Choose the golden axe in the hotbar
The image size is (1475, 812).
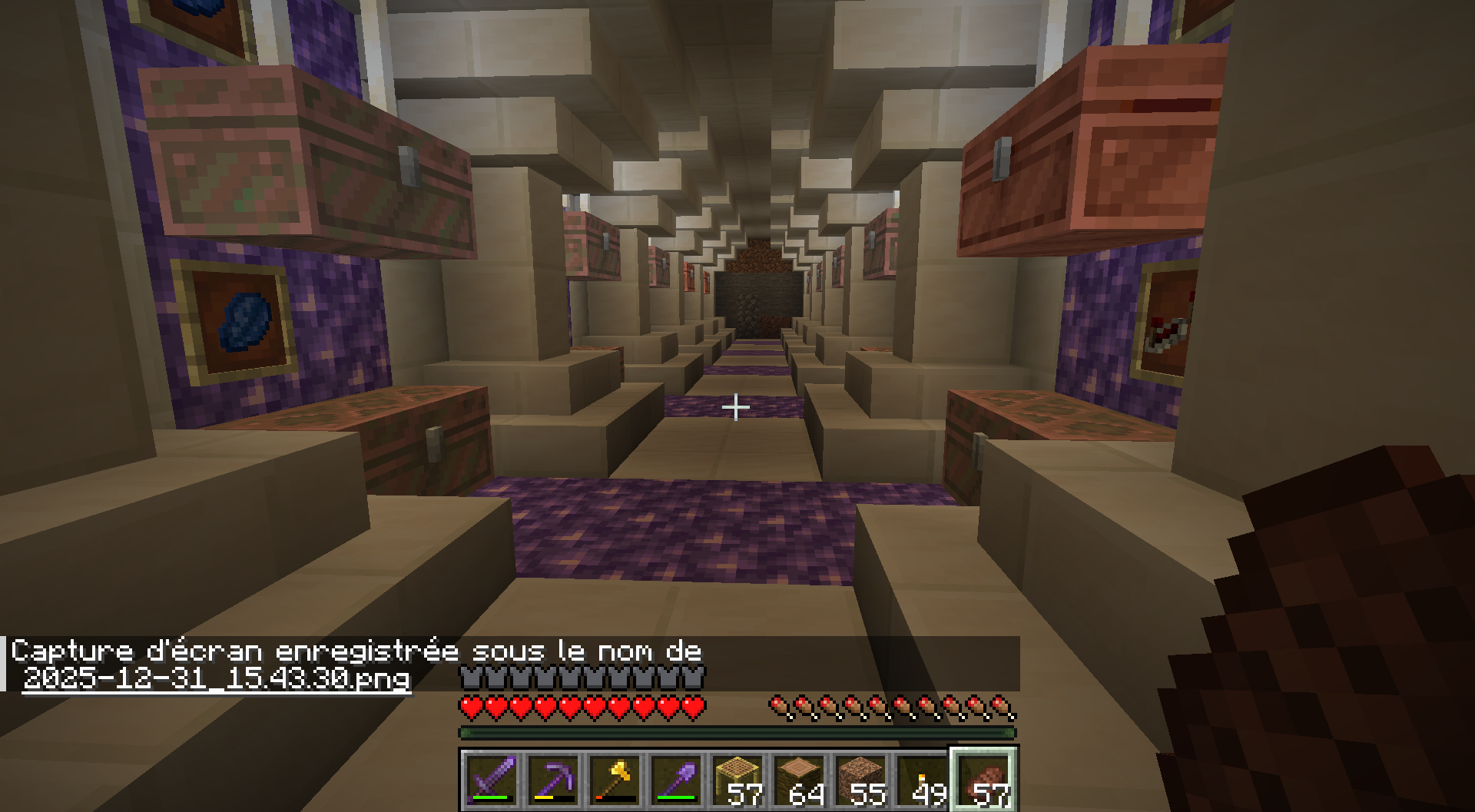tap(614, 778)
